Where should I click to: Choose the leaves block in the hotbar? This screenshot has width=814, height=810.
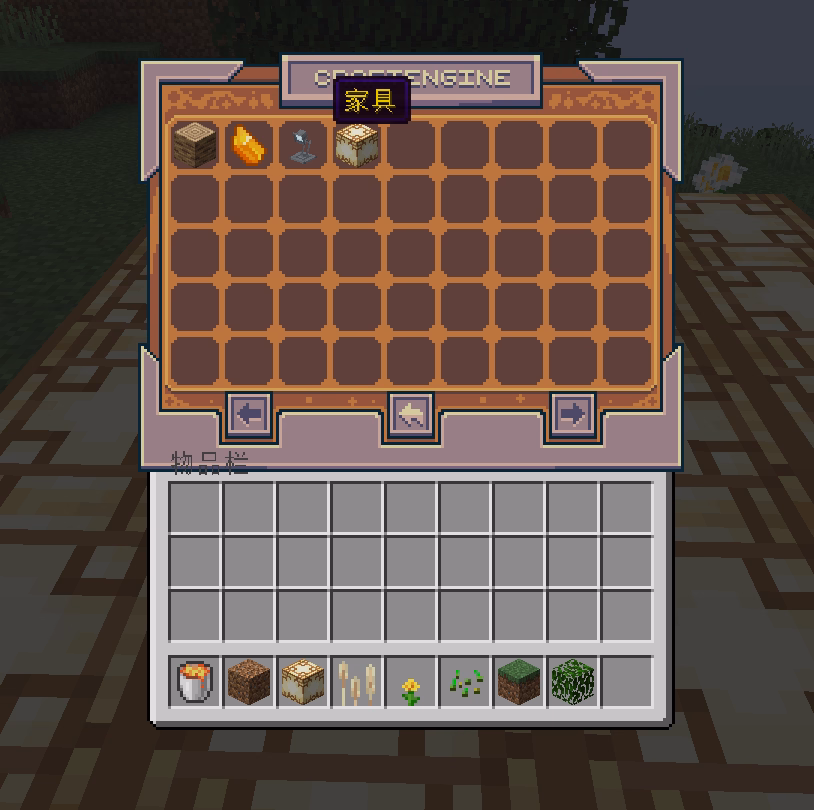pos(572,682)
